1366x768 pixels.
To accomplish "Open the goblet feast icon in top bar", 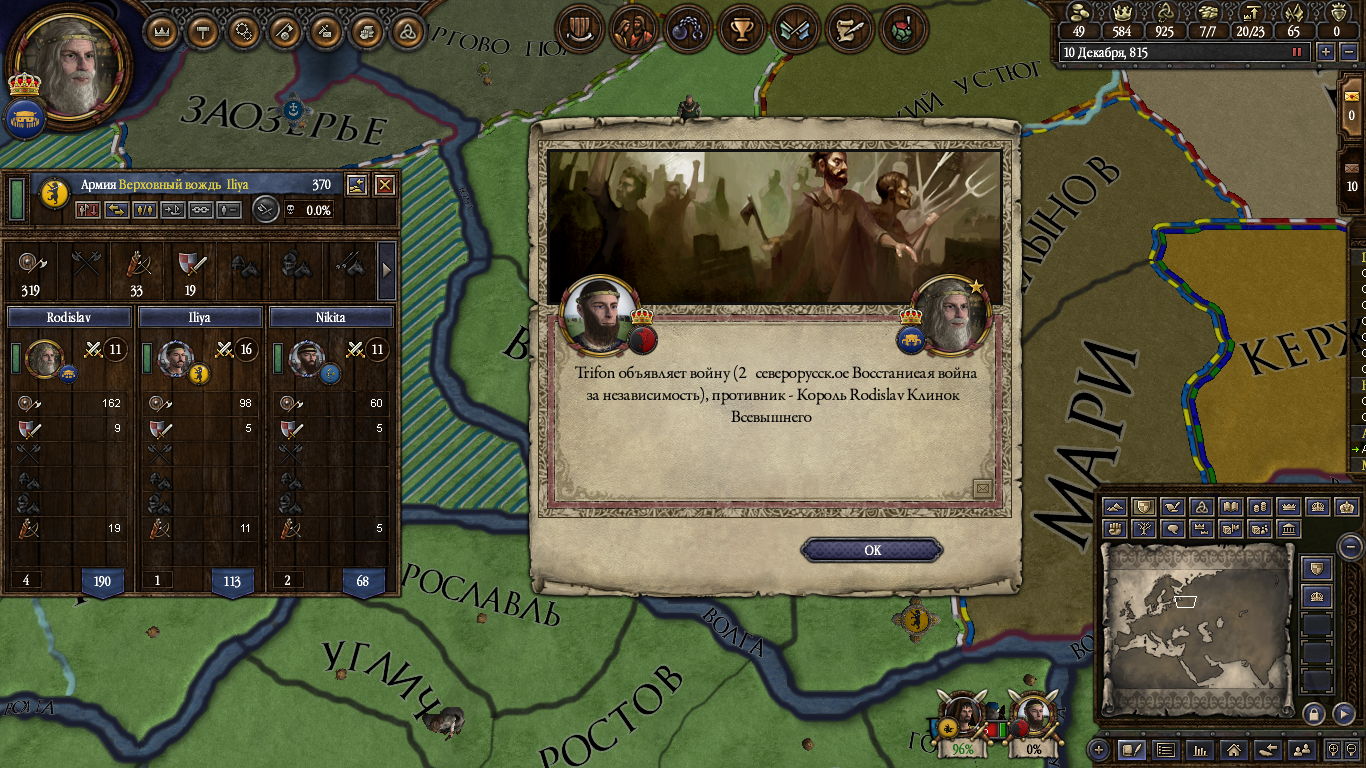I will [x=741, y=30].
